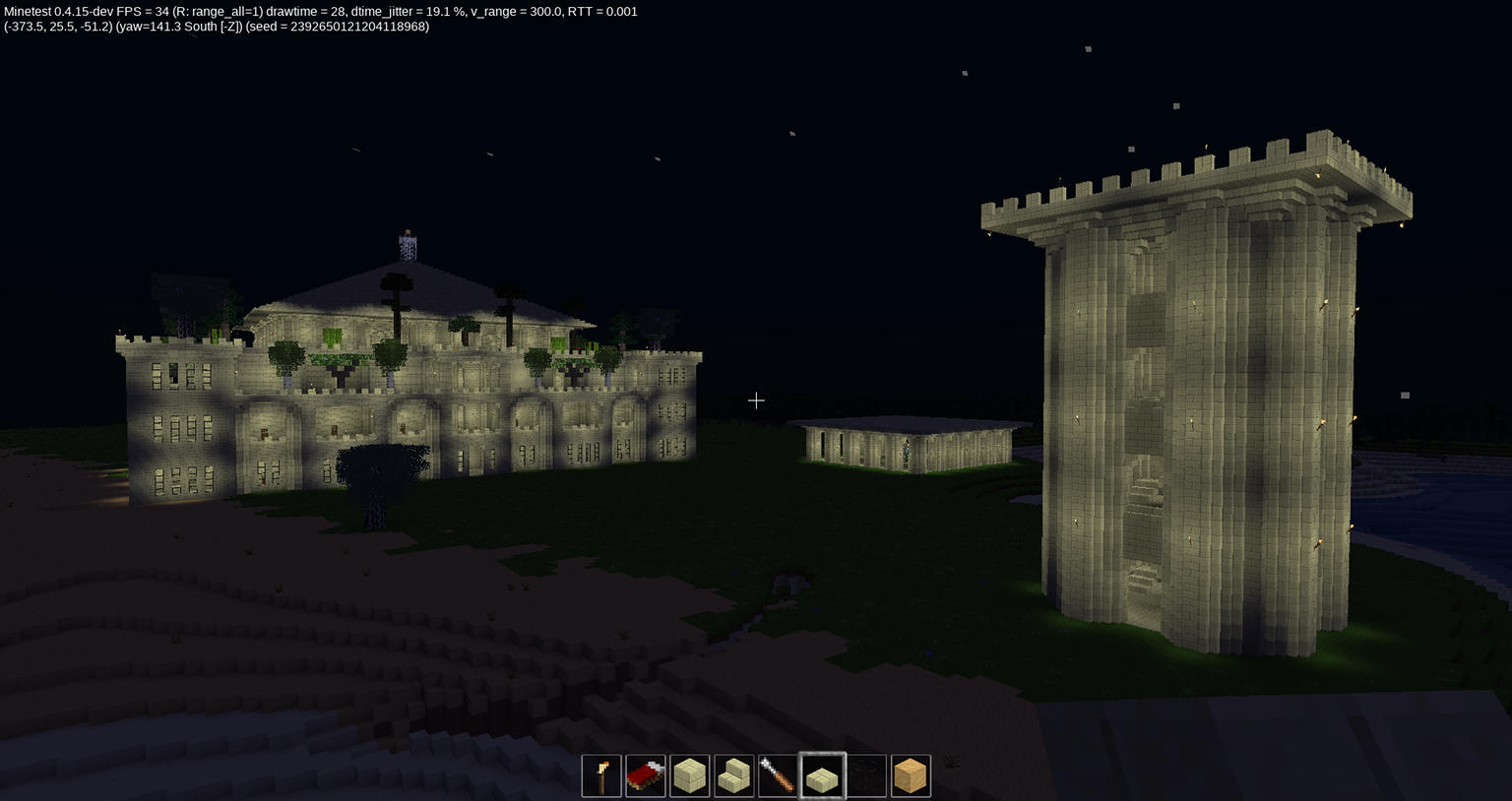The height and width of the screenshot is (801, 1512).
Task: Select the pickaxe tool in the hotbar
Action: click(x=778, y=775)
